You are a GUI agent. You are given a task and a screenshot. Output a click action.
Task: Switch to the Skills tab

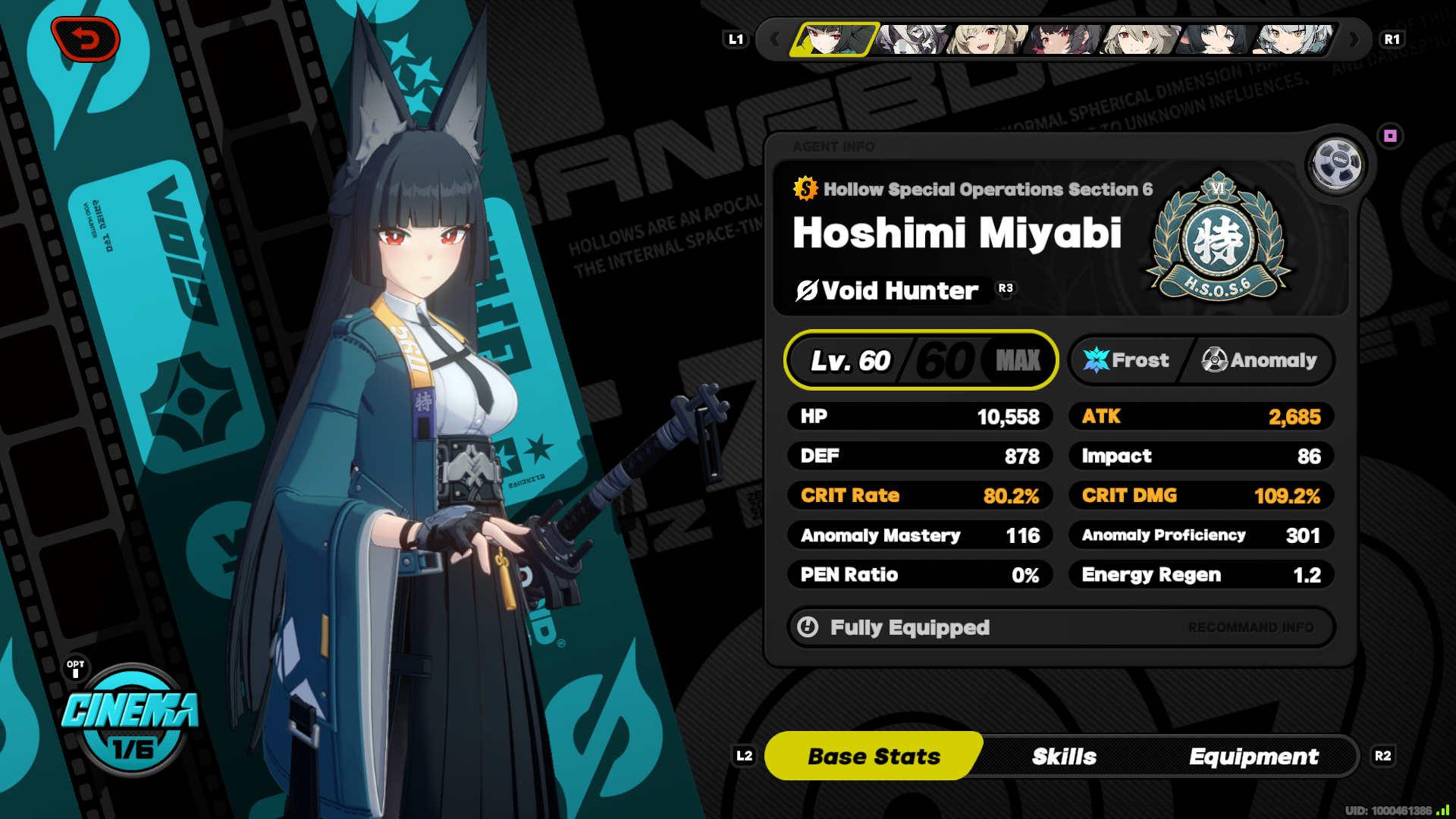1064,756
